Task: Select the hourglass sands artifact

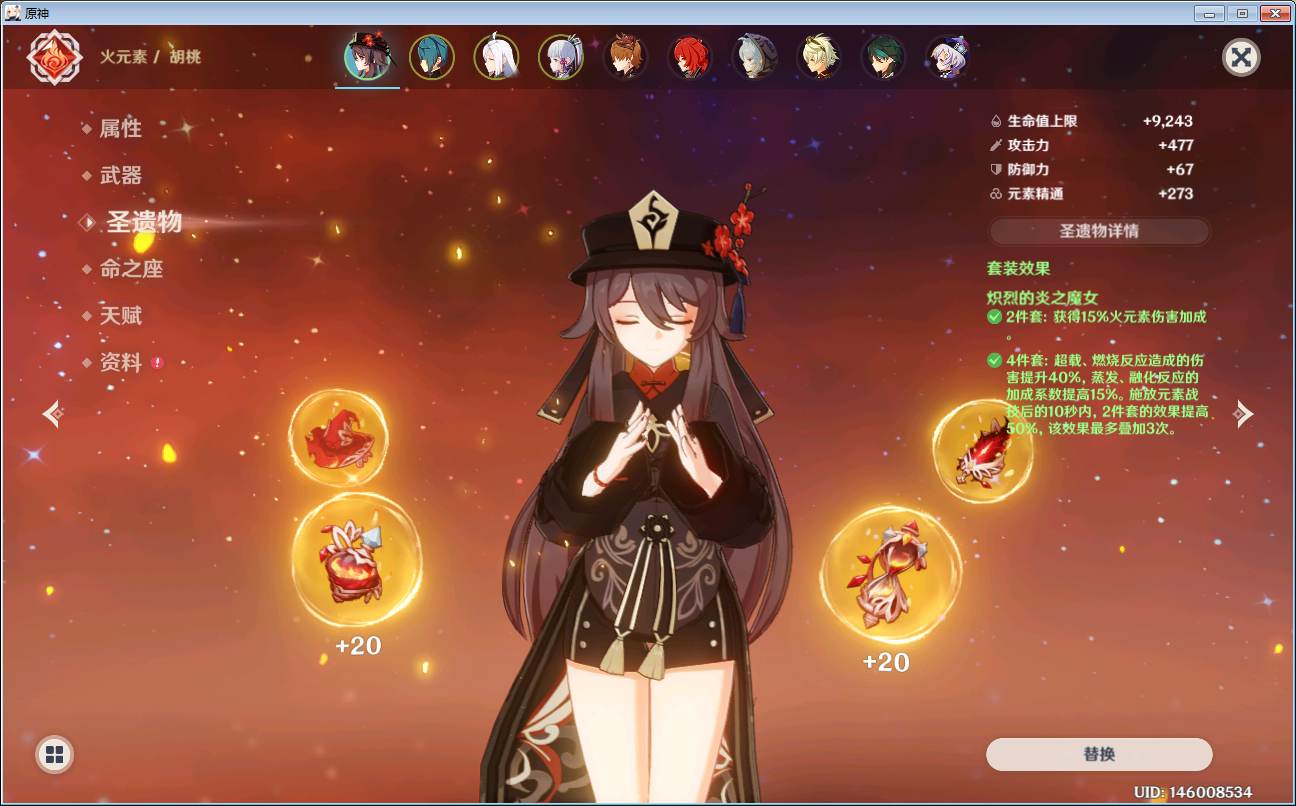Action: pyautogui.click(x=890, y=574)
